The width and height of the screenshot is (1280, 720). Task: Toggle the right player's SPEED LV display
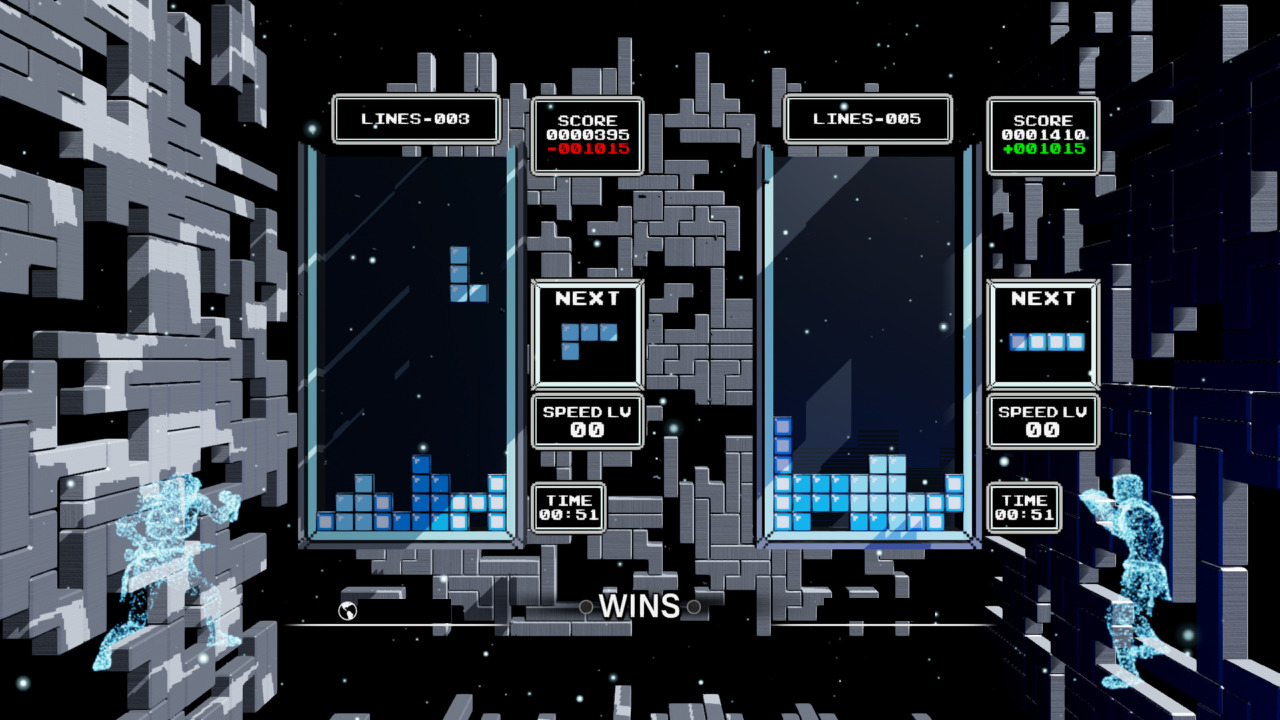1041,420
